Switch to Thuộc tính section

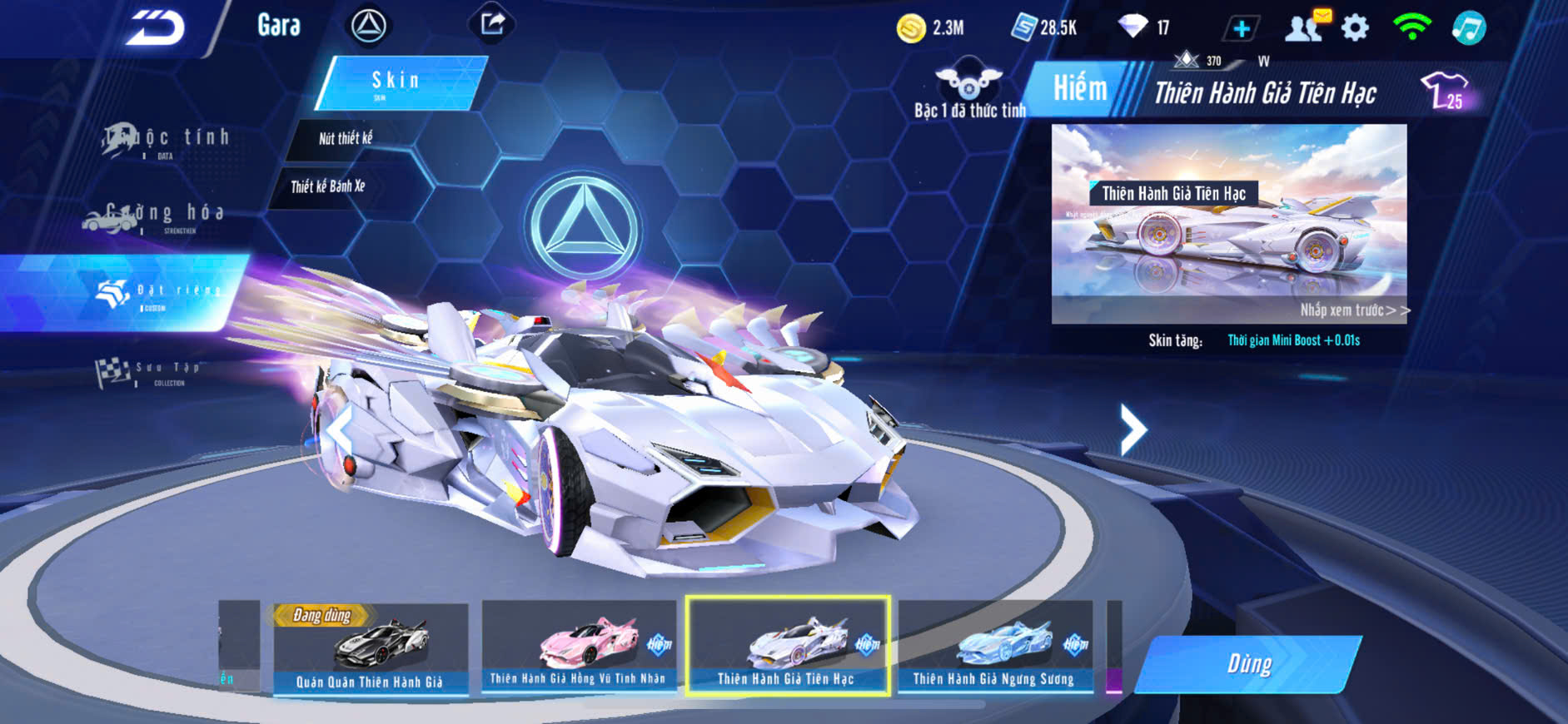(167, 141)
